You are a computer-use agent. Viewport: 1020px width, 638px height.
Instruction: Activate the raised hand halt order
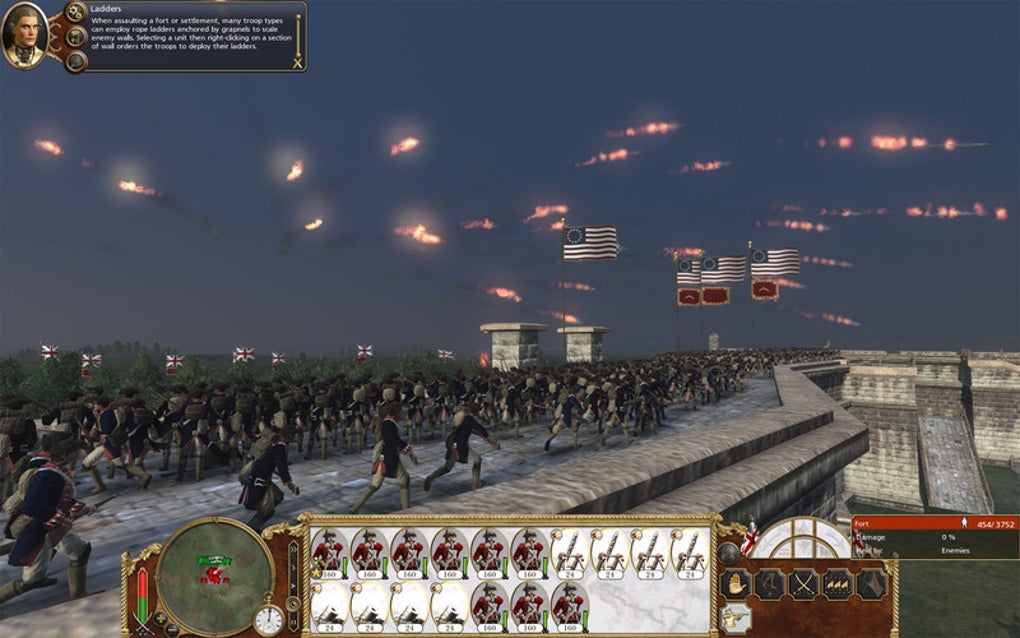click(735, 584)
